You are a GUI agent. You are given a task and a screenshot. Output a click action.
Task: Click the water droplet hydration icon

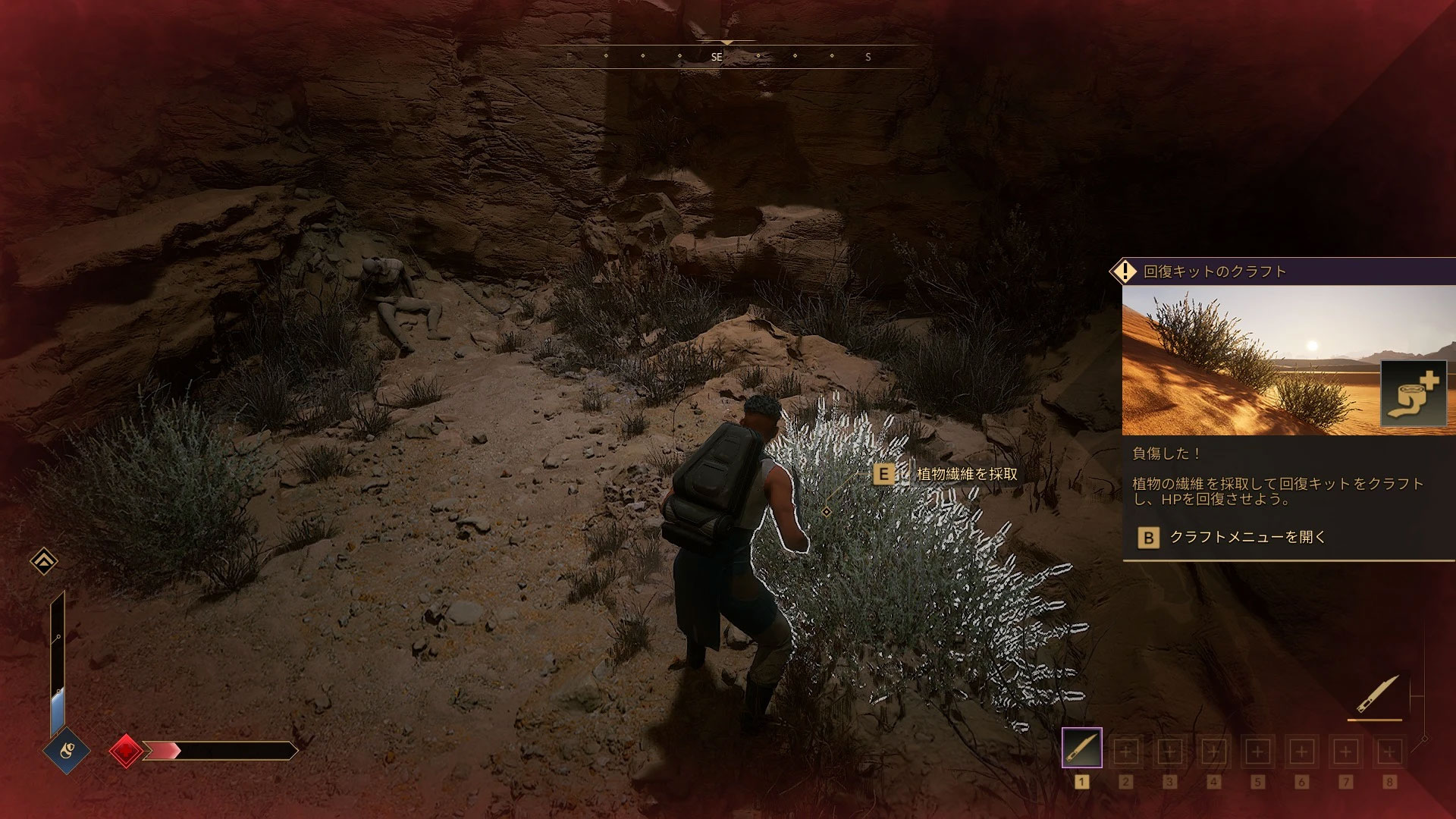pyautogui.click(x=66, y=751)
